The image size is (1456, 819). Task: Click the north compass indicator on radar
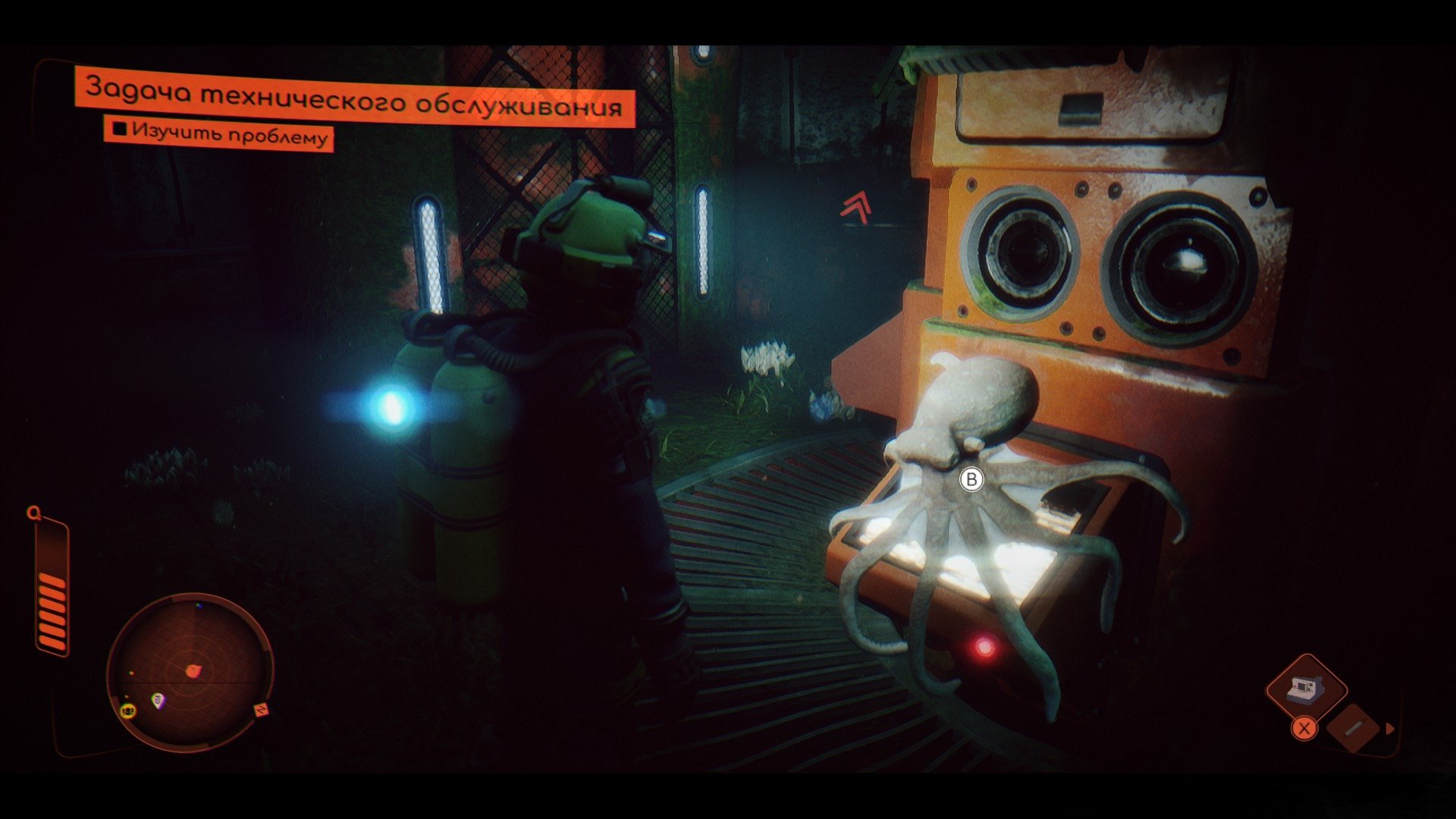point(262,711)
